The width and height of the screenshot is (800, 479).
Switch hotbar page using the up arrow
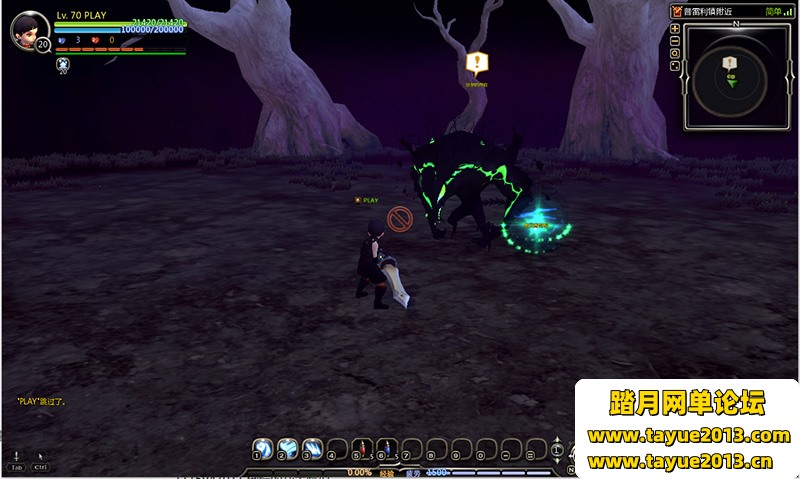point(557,440)
